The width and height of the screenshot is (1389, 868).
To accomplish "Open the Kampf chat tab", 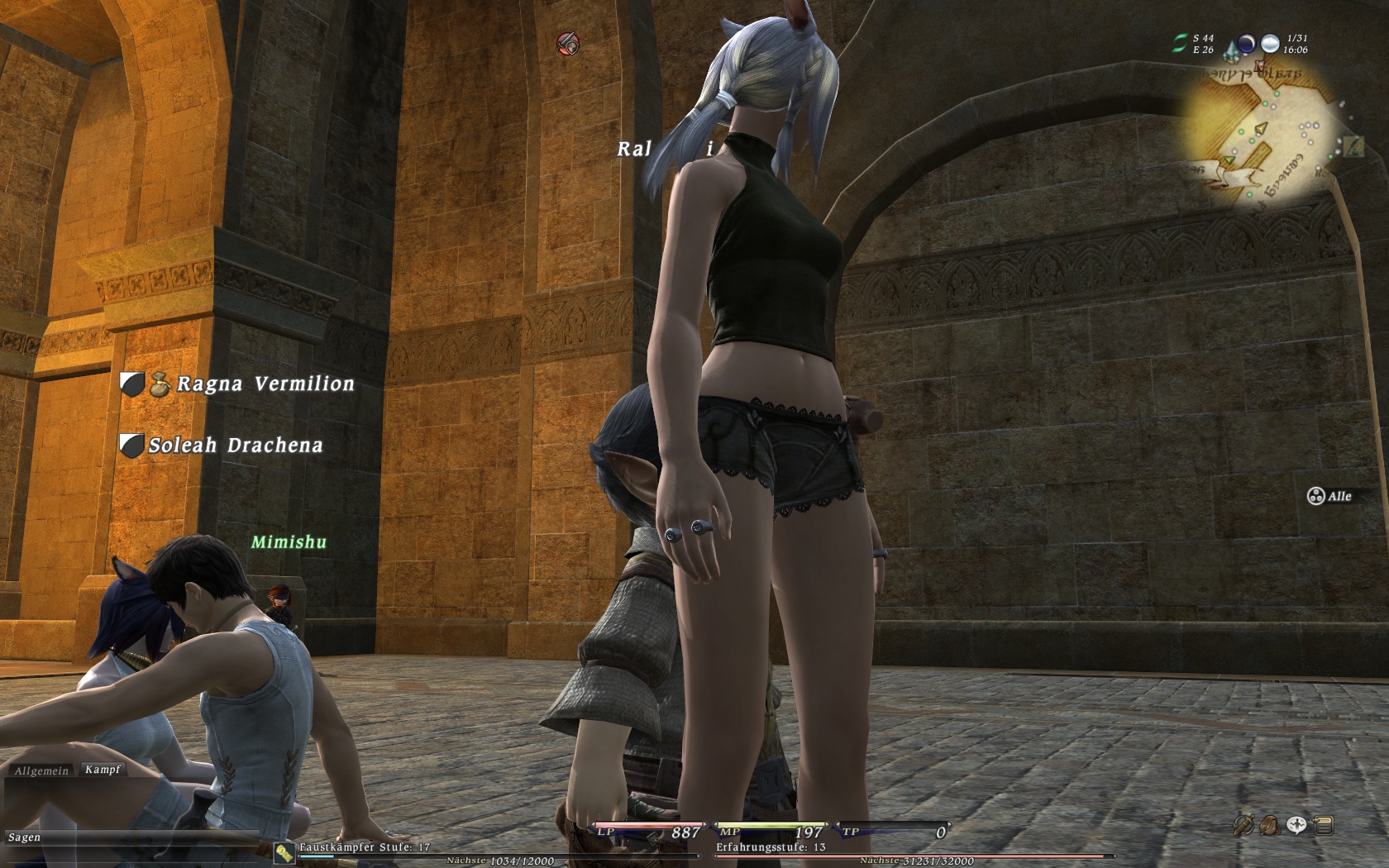I will (x=103, y=770).
